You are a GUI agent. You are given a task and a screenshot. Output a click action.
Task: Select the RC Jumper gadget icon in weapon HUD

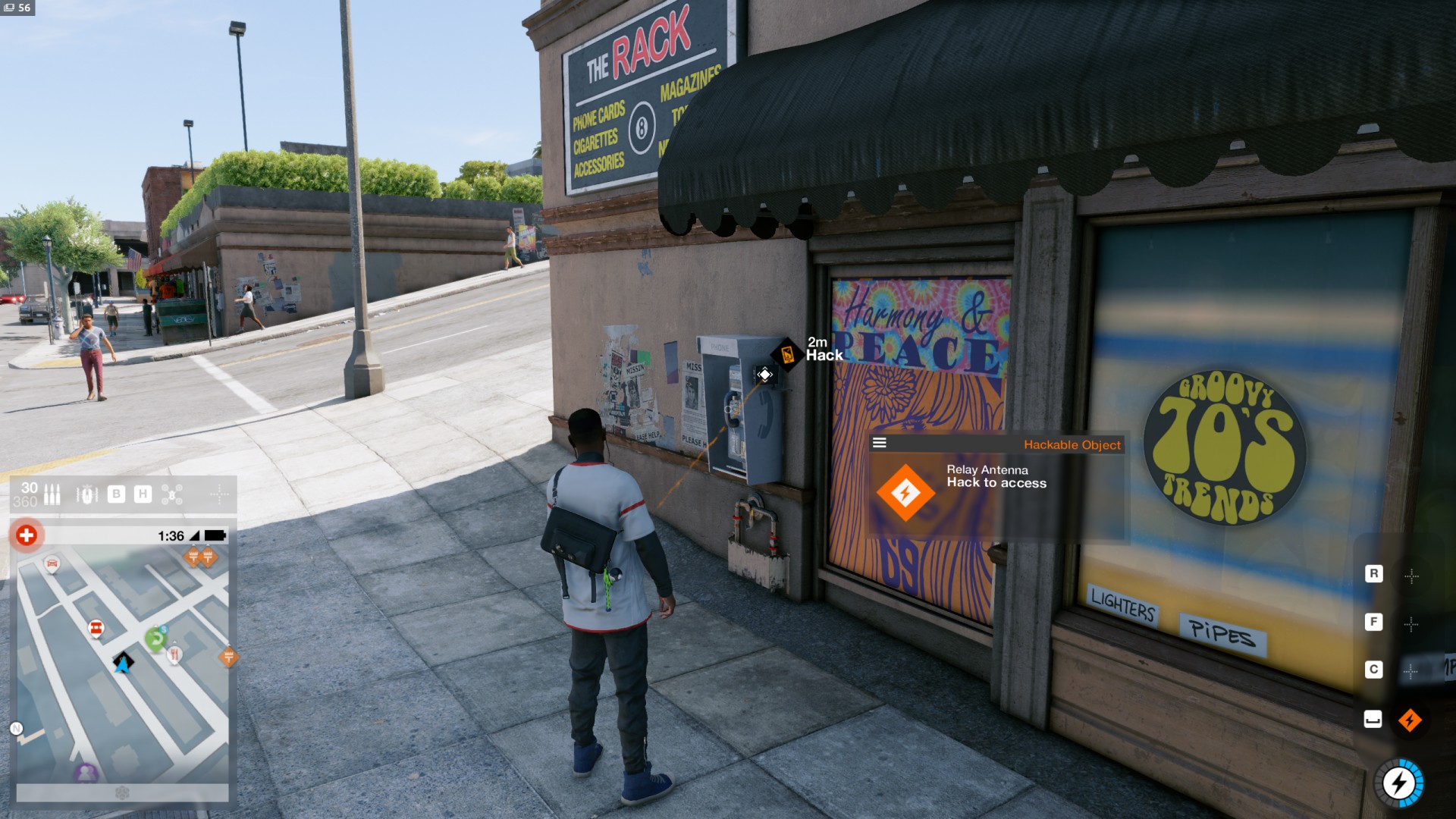(x=86, y=494)
